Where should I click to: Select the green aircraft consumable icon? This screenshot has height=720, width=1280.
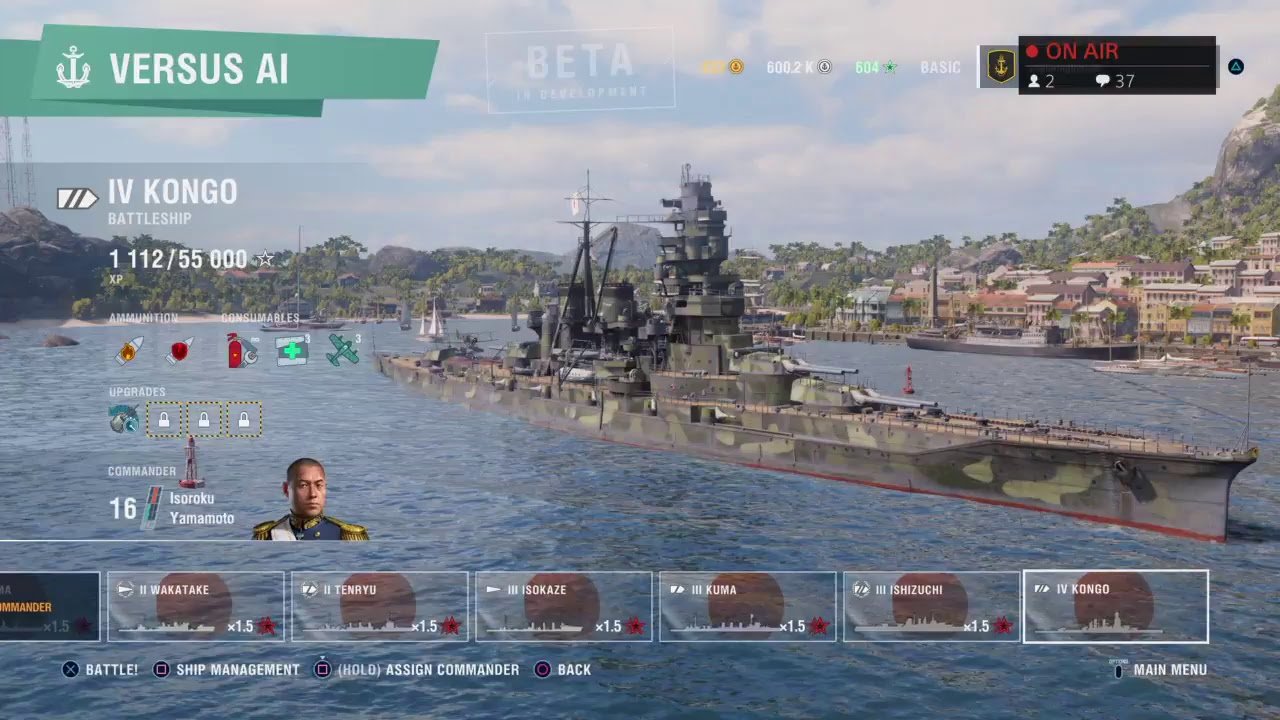click(x=342, y=350)
